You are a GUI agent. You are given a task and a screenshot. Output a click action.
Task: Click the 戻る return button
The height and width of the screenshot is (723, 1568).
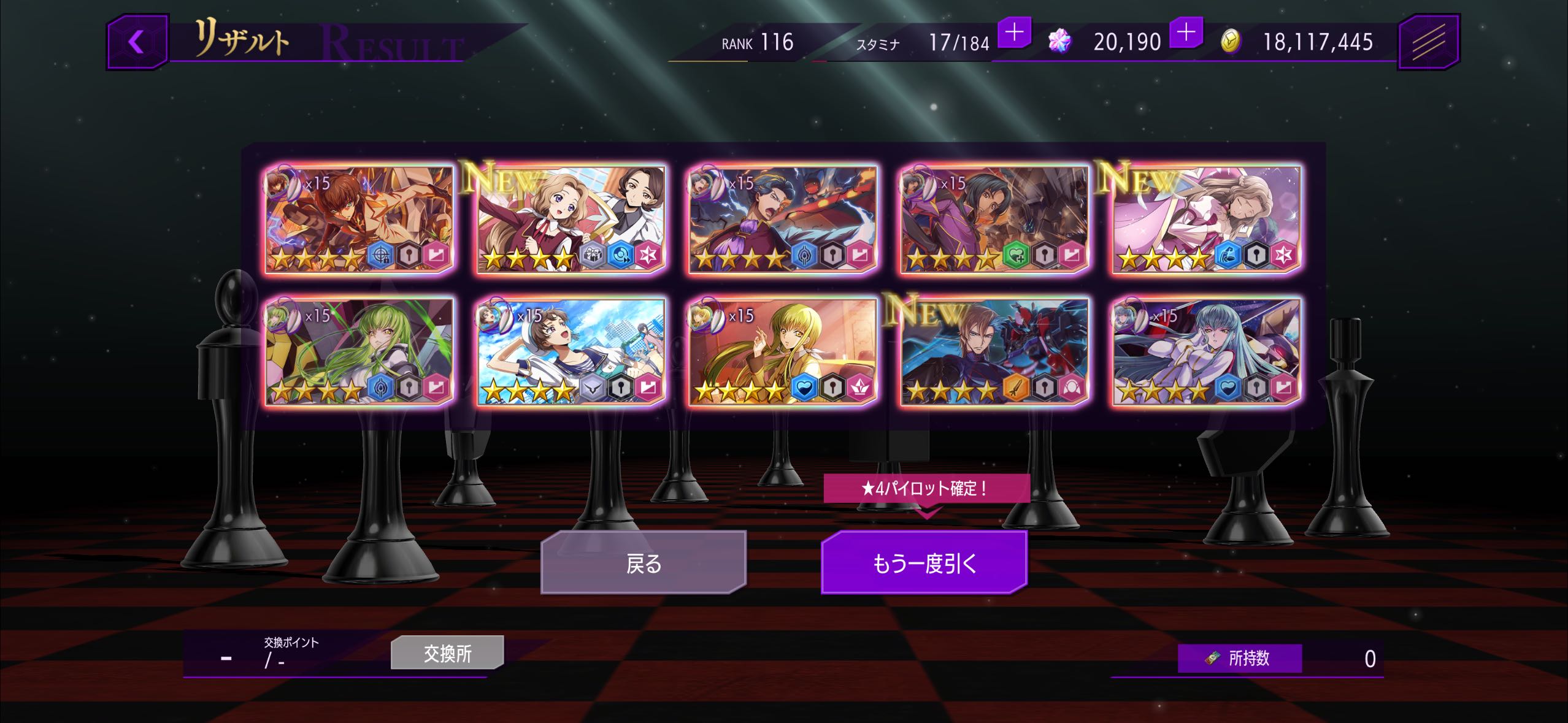pos(644,562)
